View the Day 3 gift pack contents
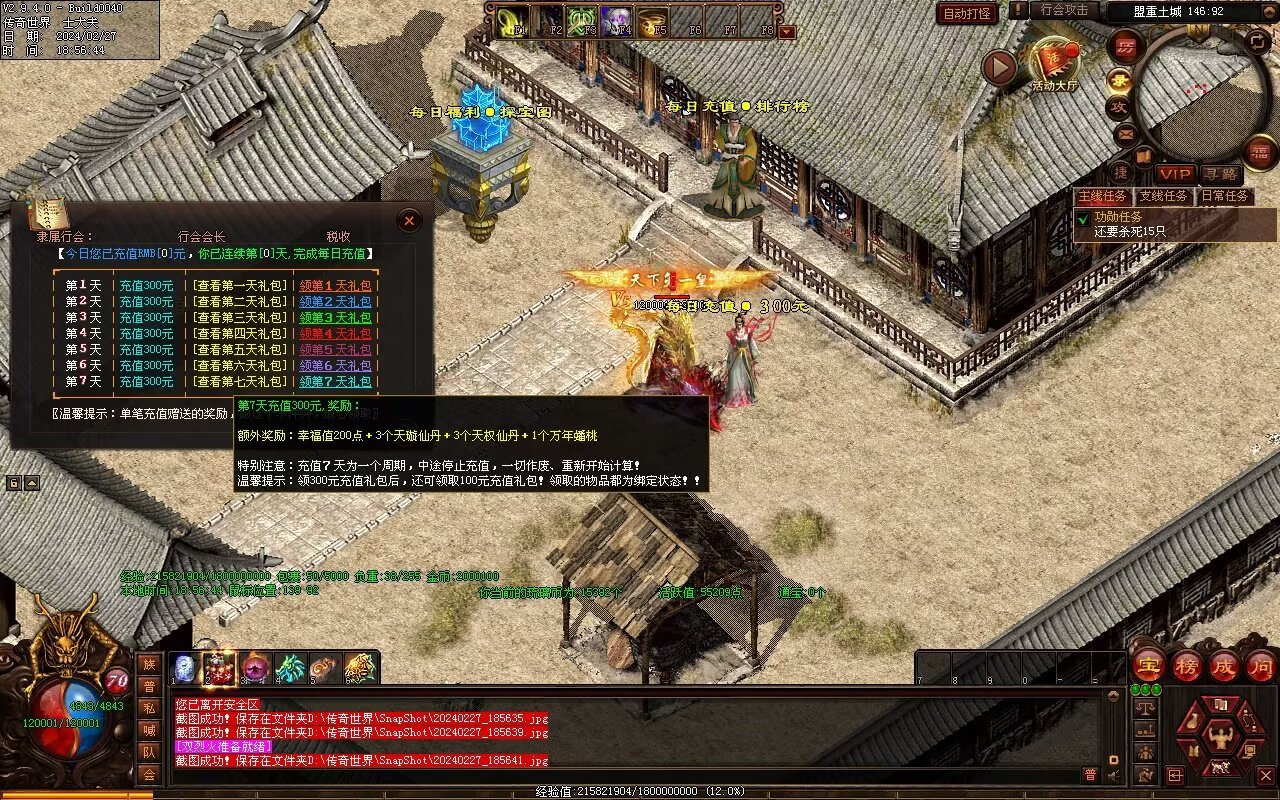1280x800 pixels. tap(240, 318)
